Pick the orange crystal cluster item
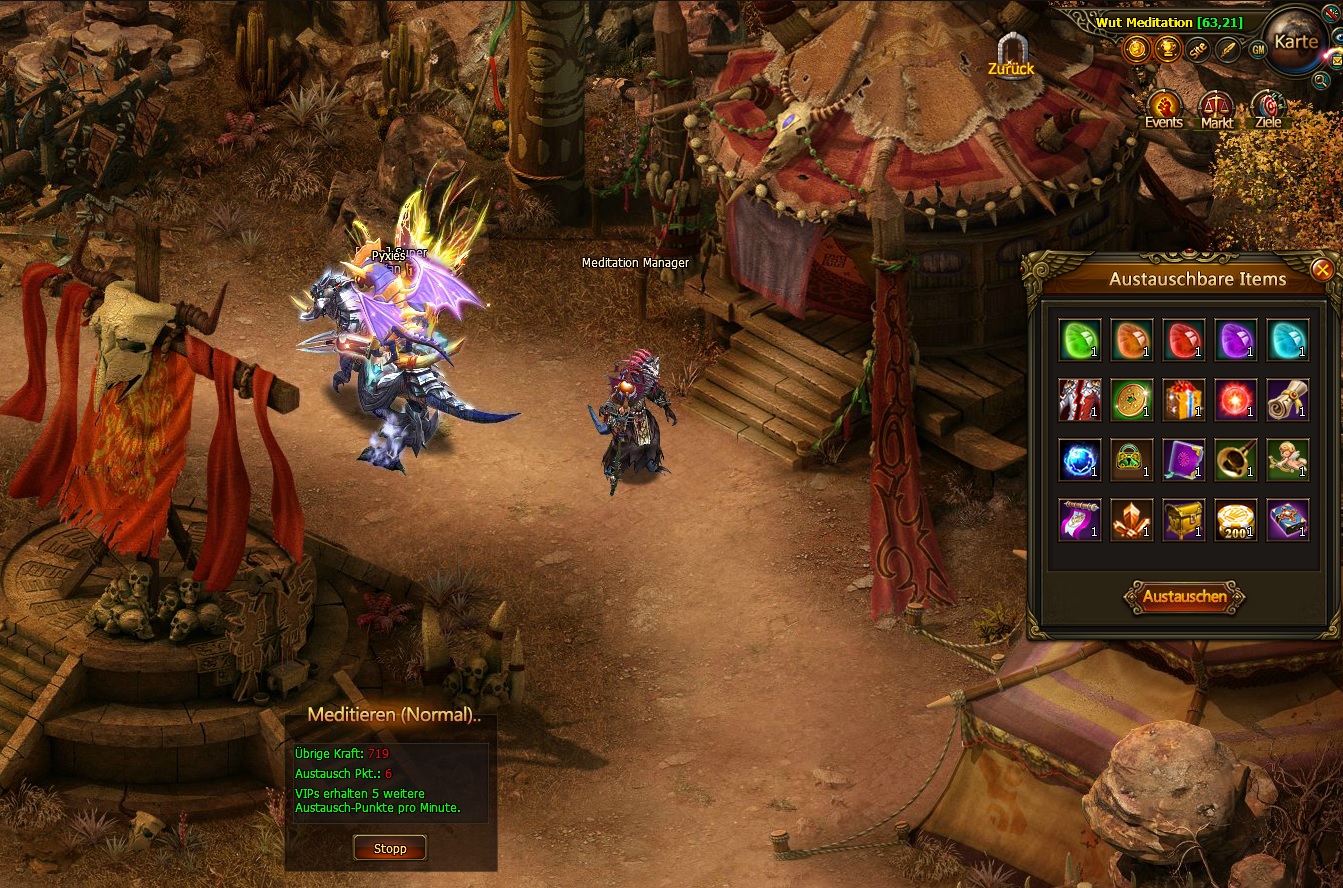Screen dimensions: 1343x888 pyautogui.click(x=1132, y=520)
